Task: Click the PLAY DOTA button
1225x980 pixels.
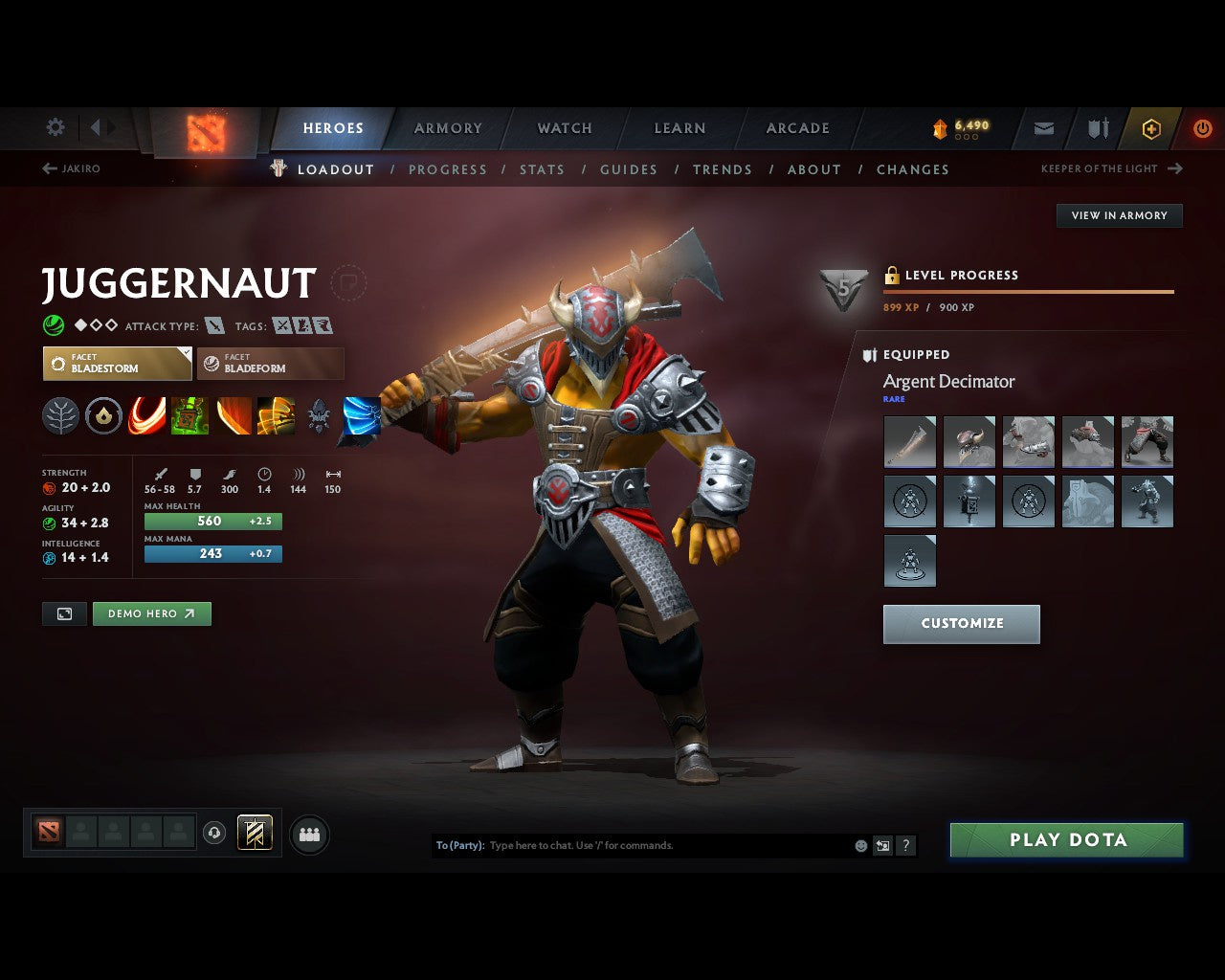Action: [1066, 839]
